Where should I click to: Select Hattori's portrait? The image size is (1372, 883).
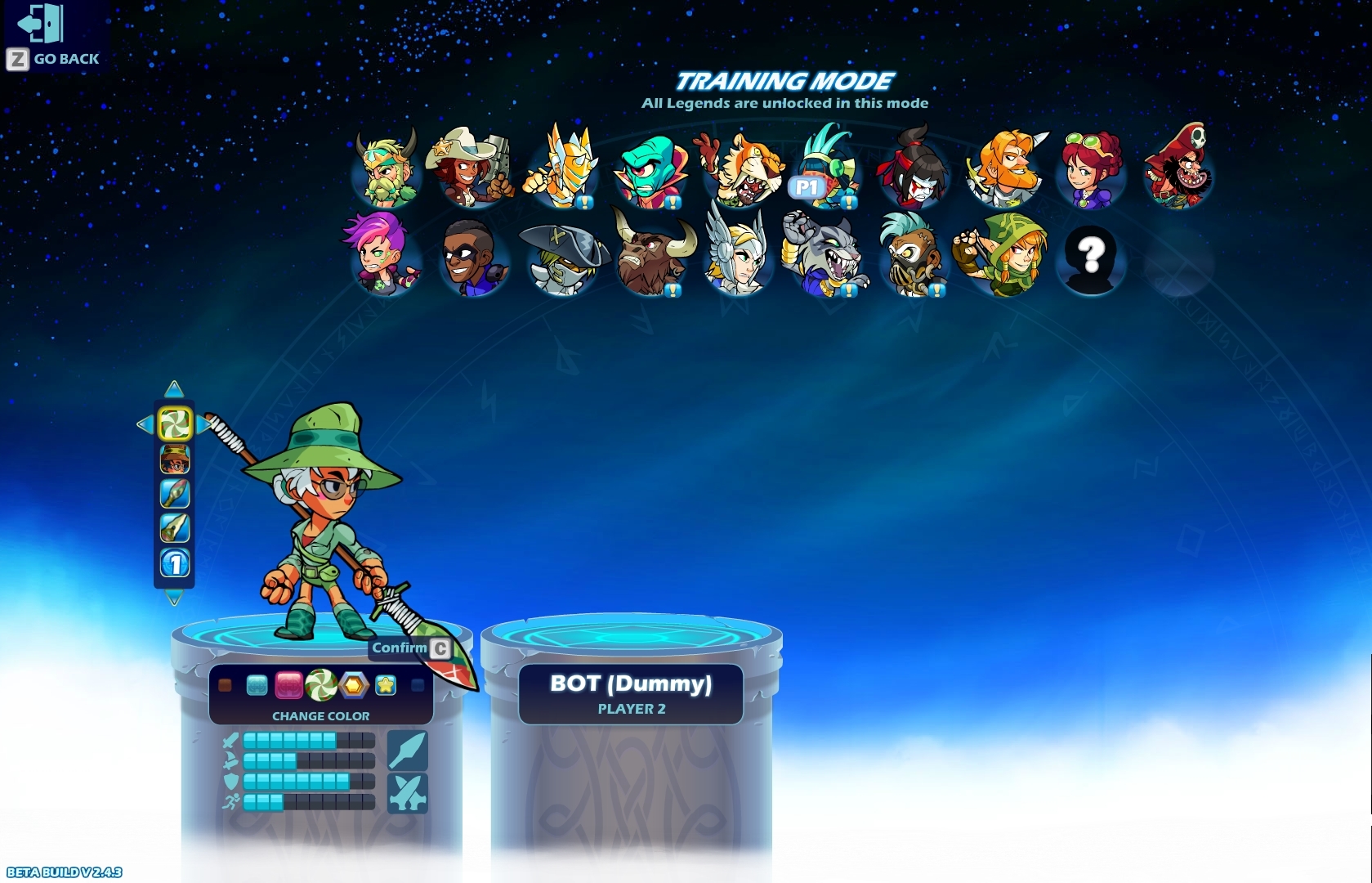click(x=915, y=168)
